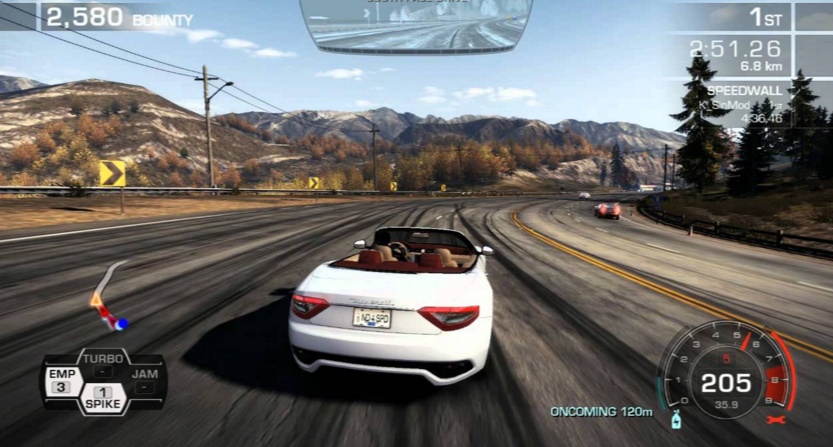Select the rear-view mirror display

pos(416,25)
